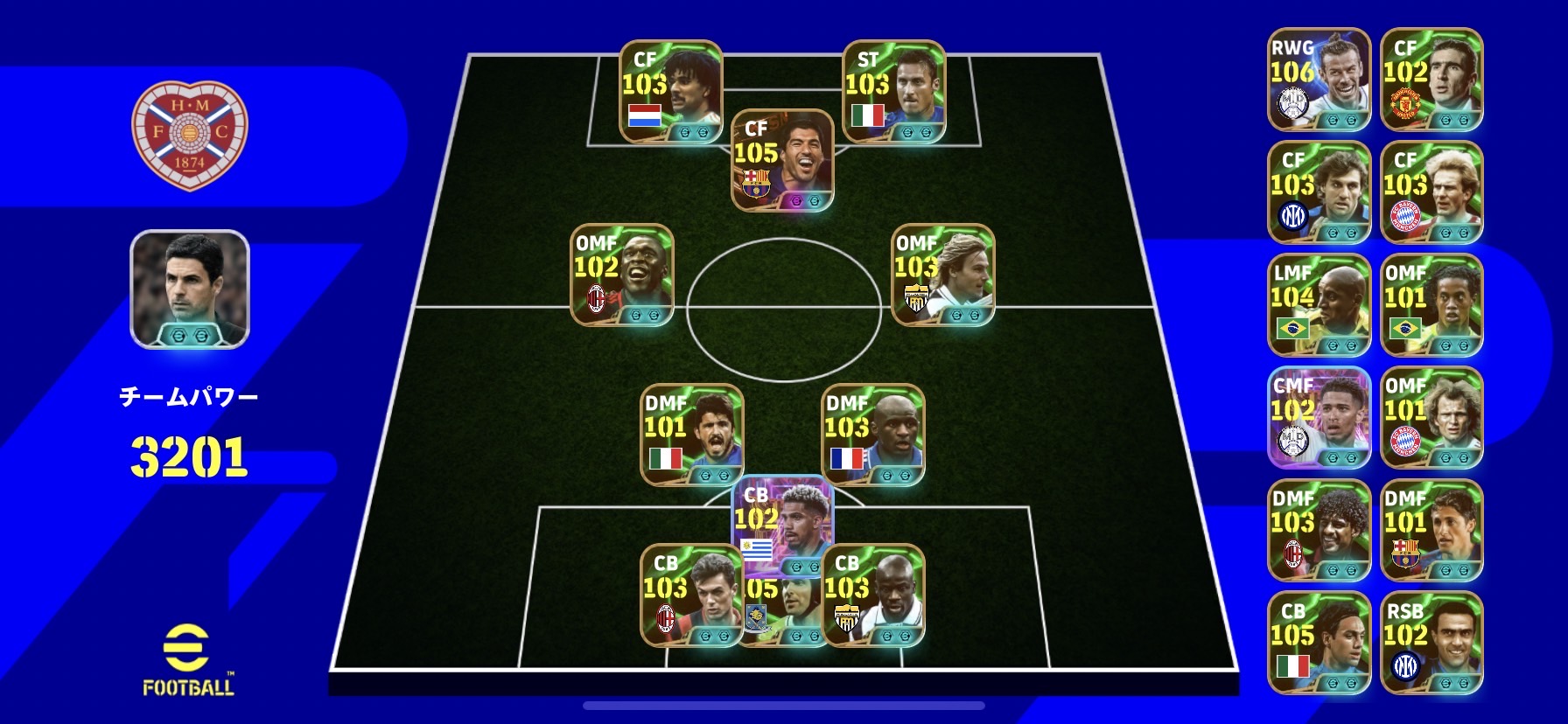Select the CMF 102 purple substitute card

1319,417
